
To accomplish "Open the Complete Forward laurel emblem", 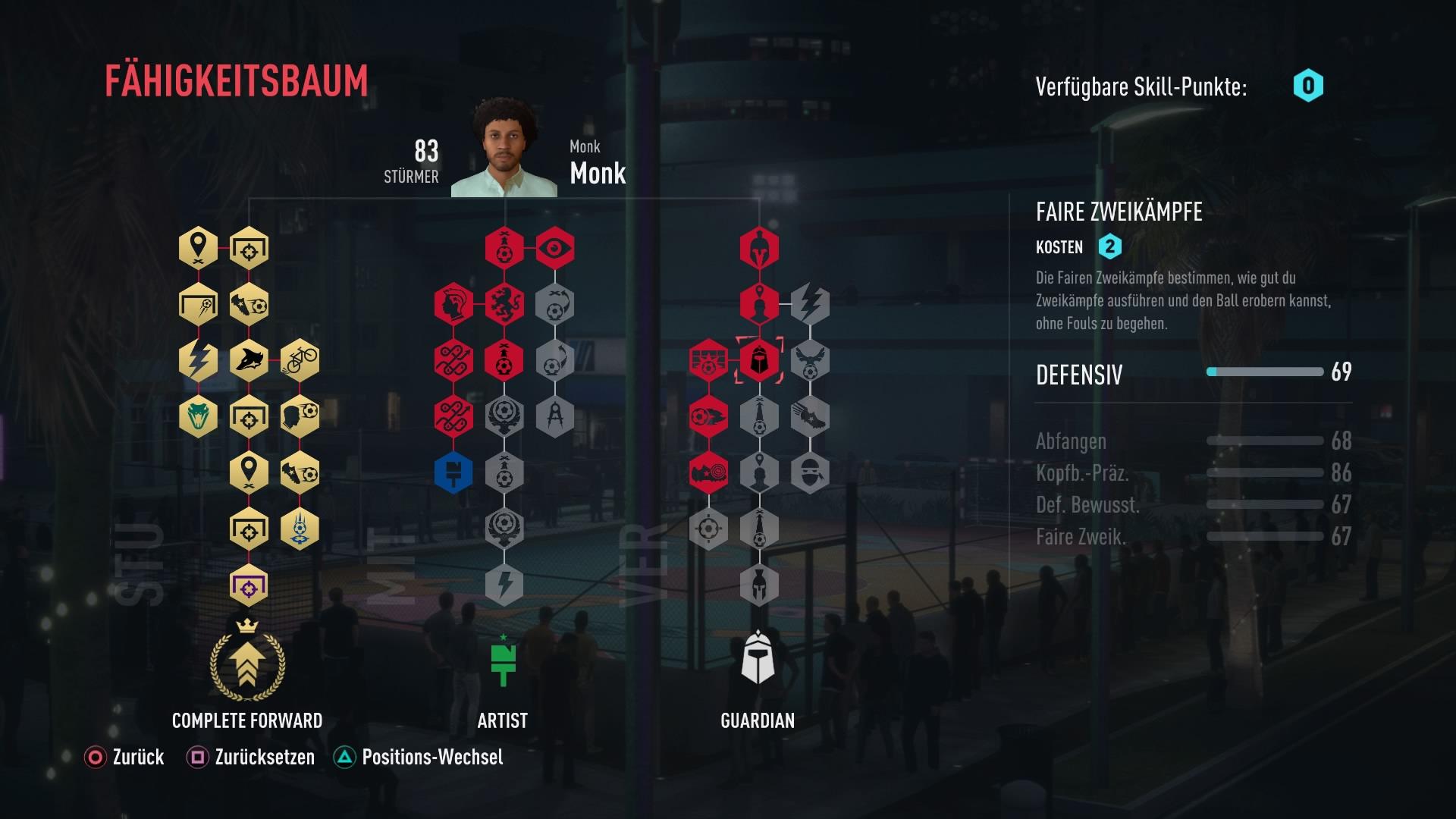I will [248, 662].
